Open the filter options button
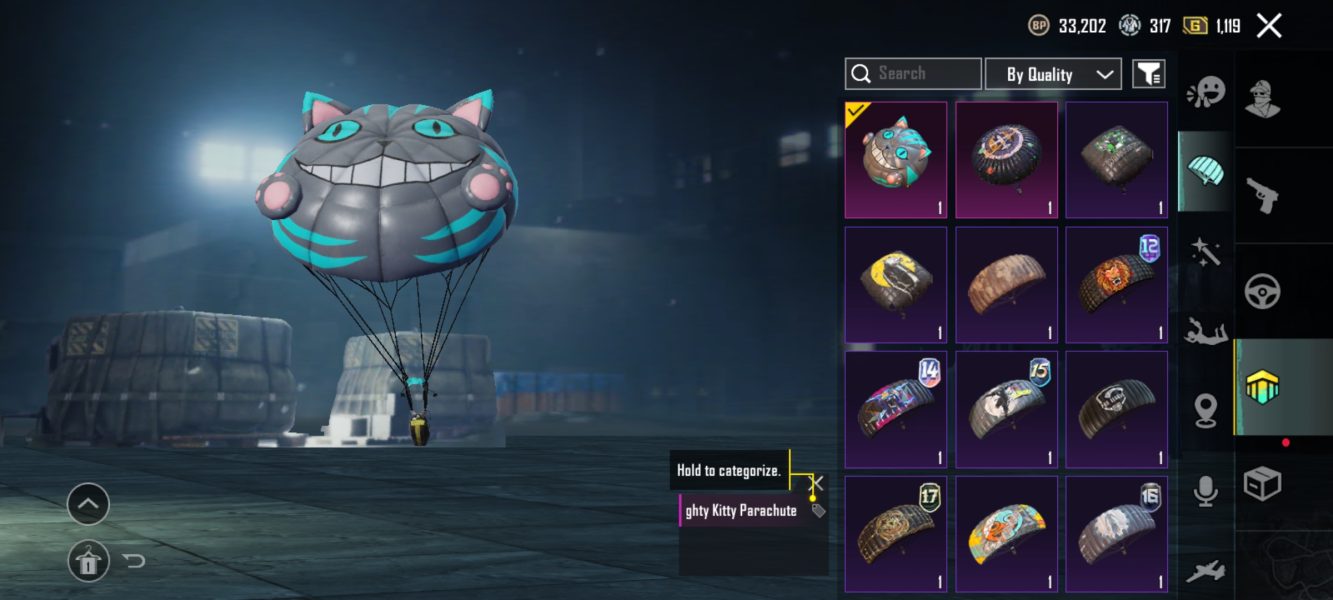 (x=1148, y=74)
